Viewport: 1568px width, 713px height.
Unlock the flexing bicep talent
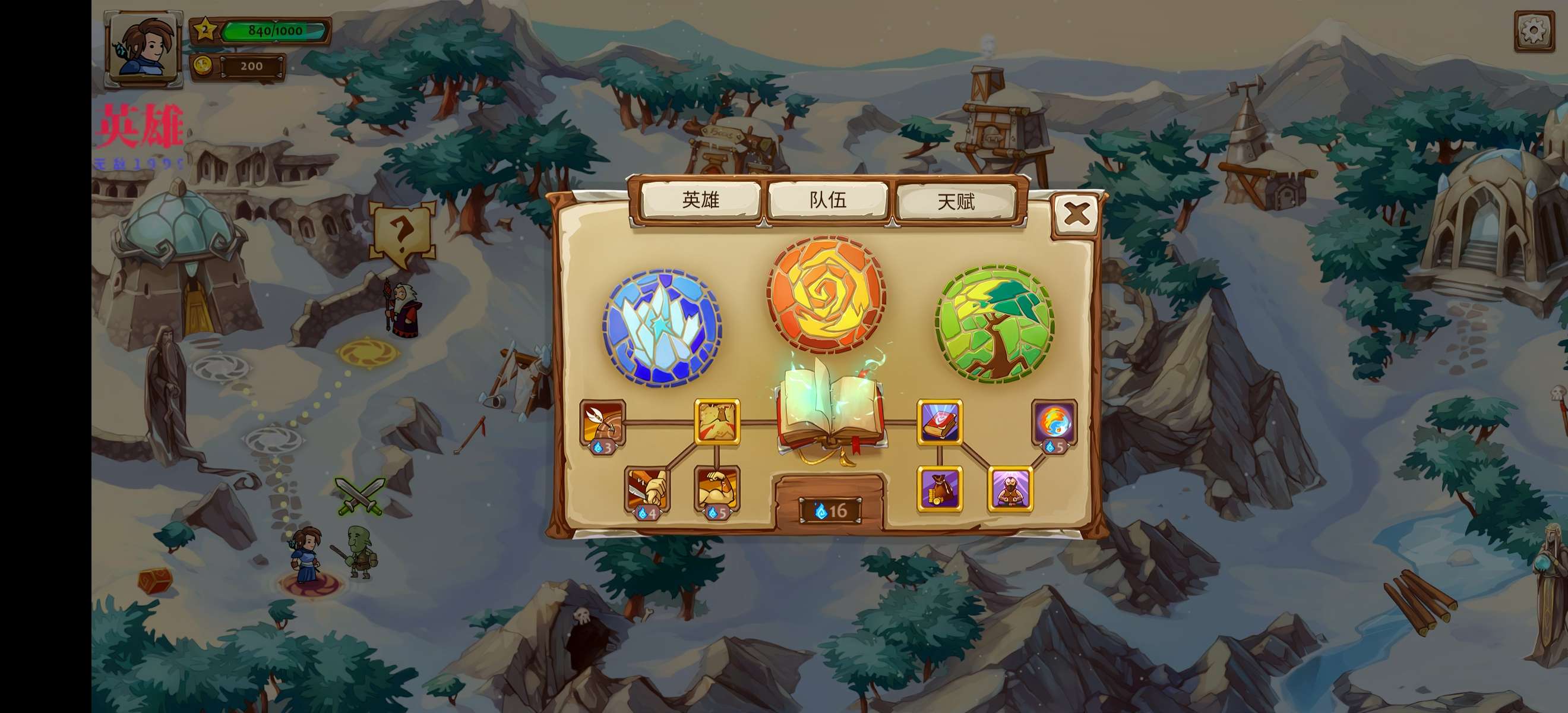717,489
